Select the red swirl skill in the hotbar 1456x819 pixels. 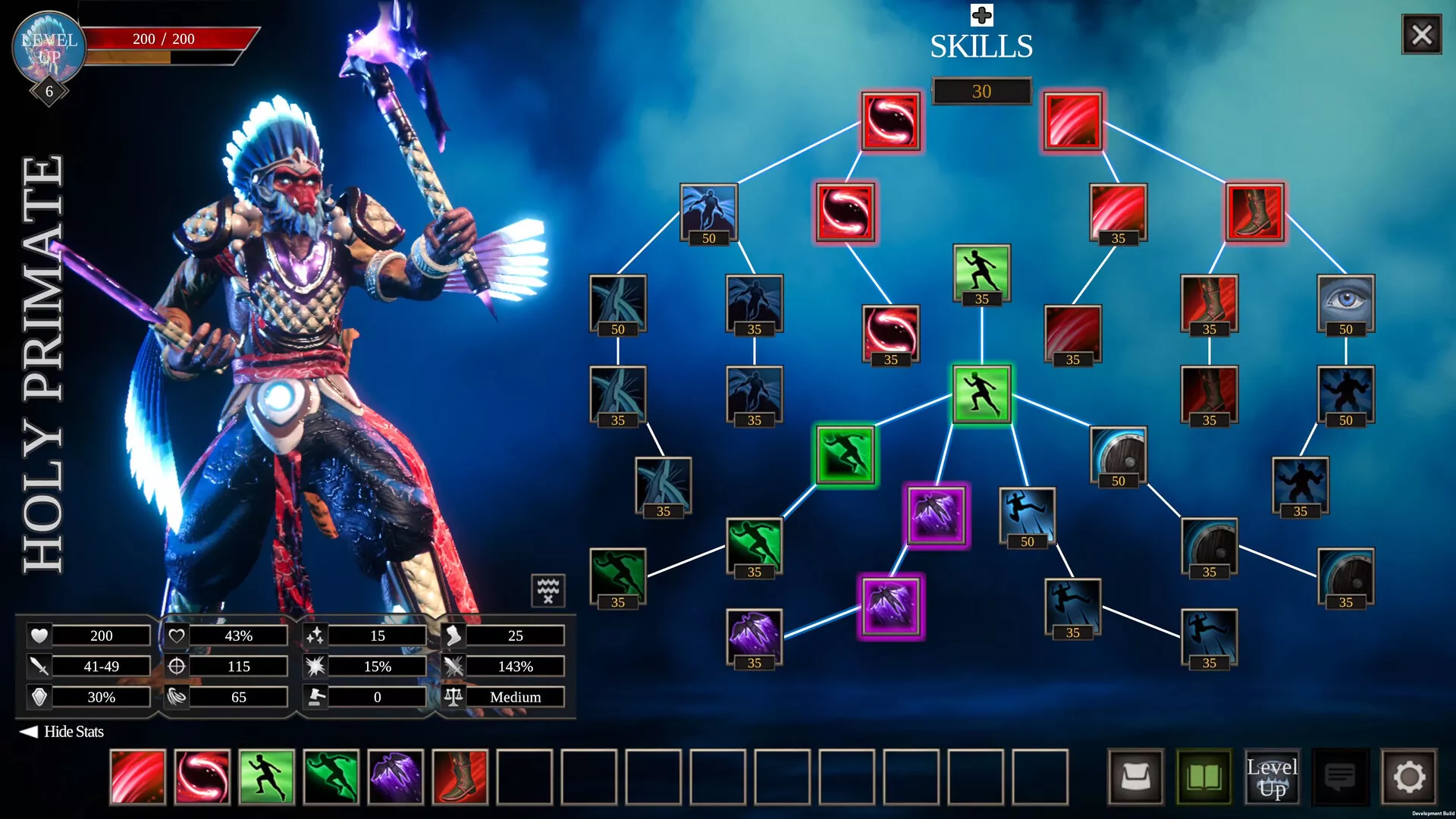(202, 777)
